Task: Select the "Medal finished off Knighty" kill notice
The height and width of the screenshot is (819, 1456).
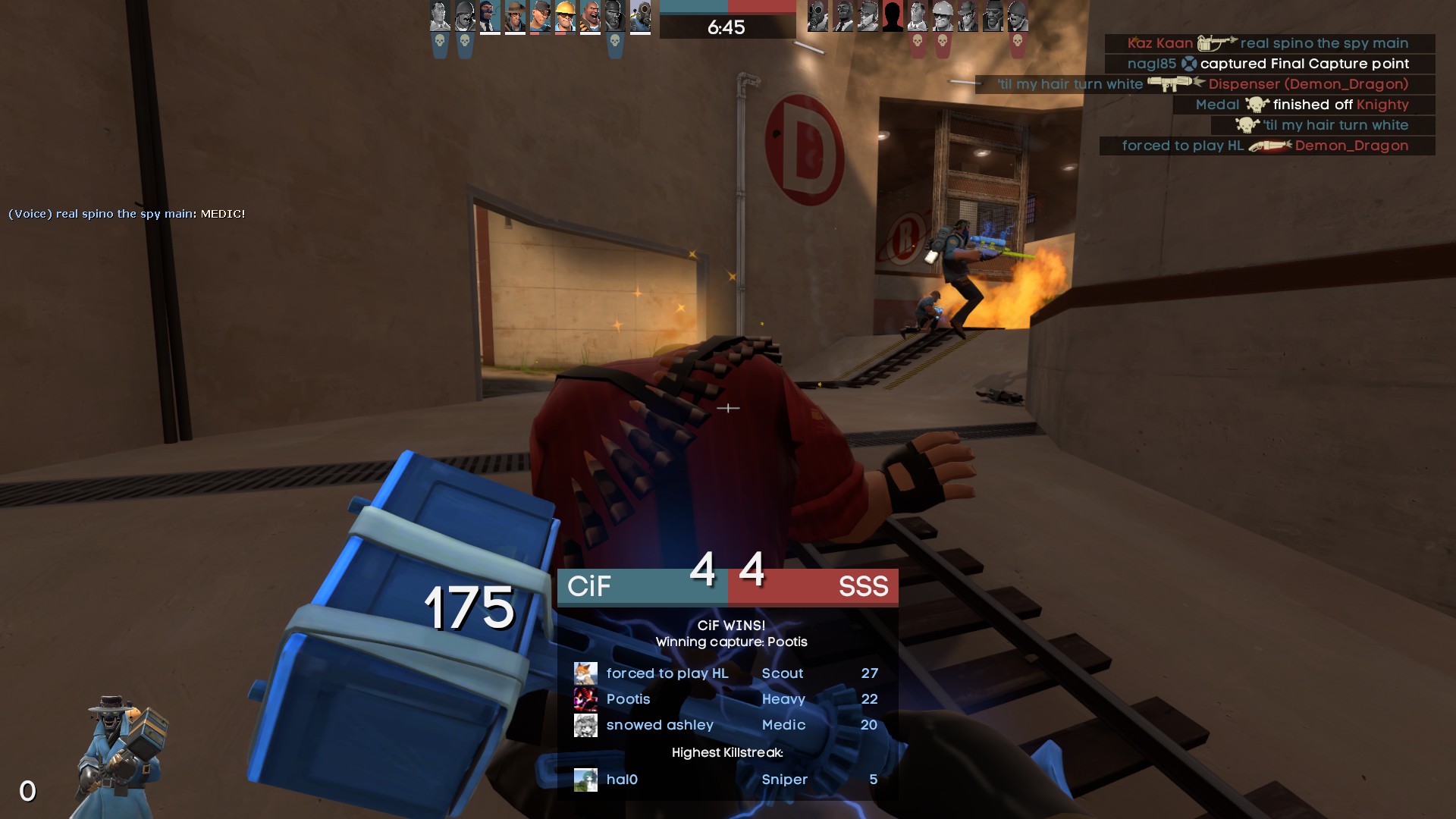Action: pos(1303,105)
